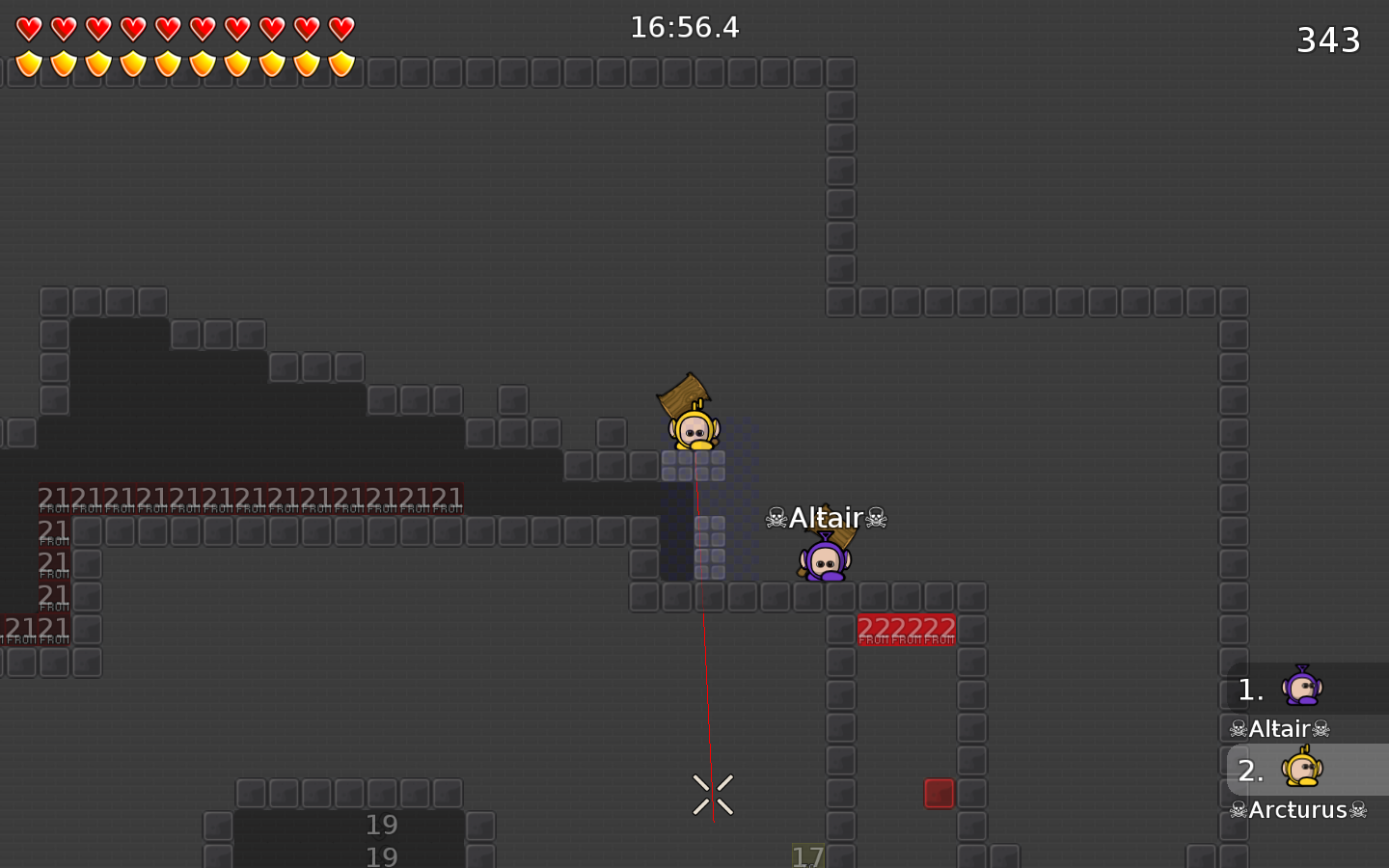Click the match timer showing 16:56.4

tap(685, 28)
